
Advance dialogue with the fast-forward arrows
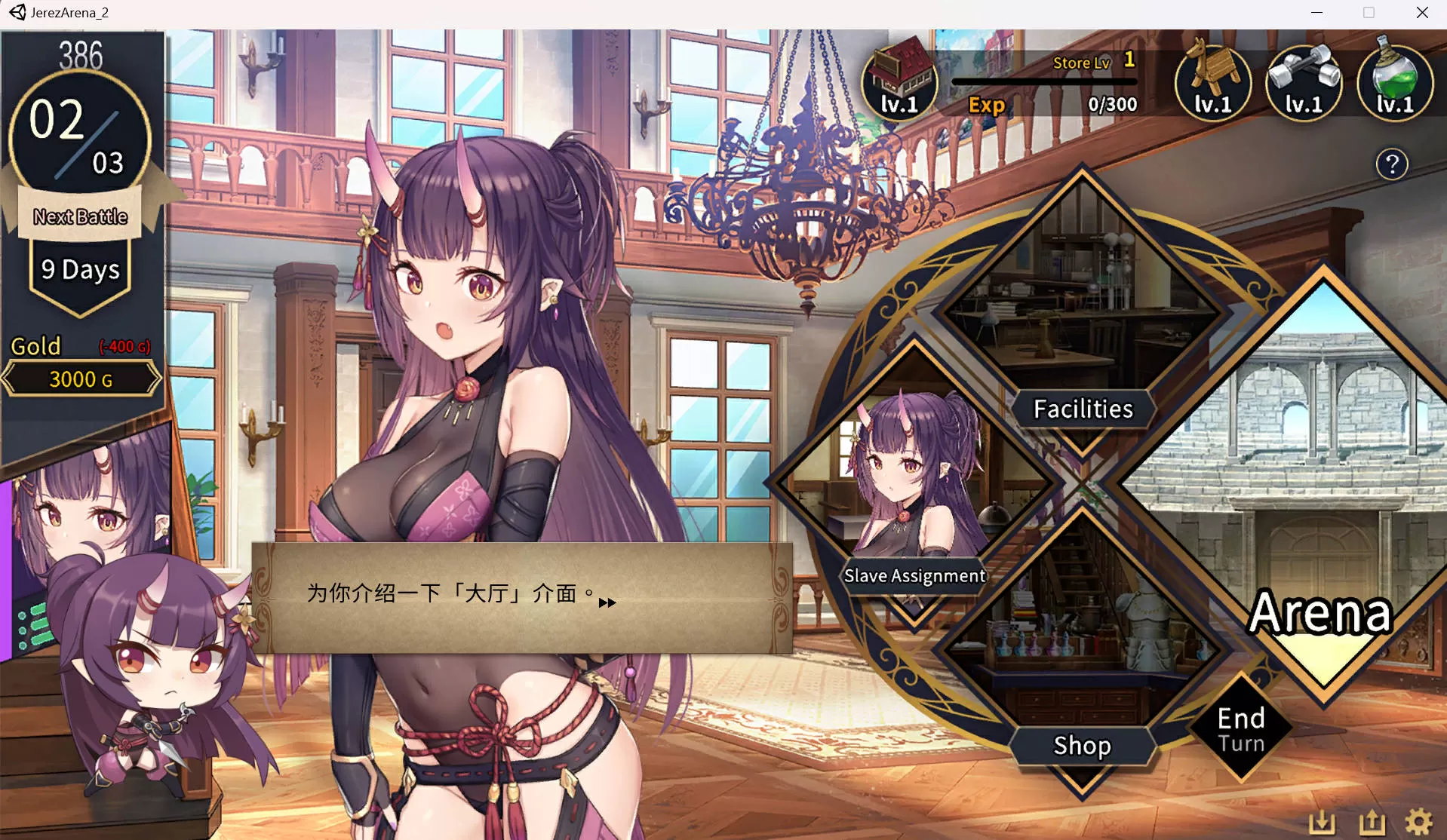[607, 602]
